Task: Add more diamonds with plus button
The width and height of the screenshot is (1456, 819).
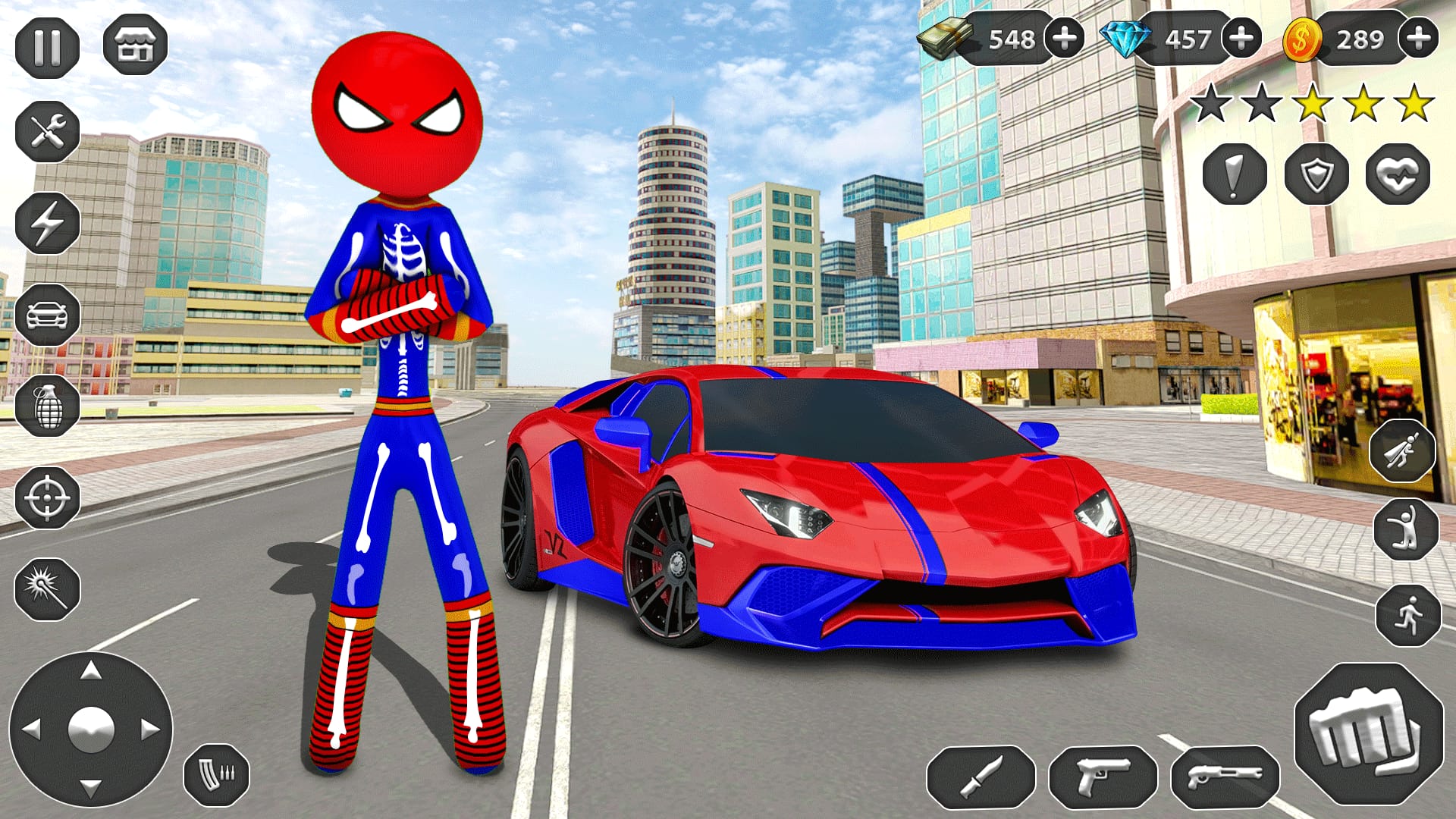Action: (x=1241, y=36)
